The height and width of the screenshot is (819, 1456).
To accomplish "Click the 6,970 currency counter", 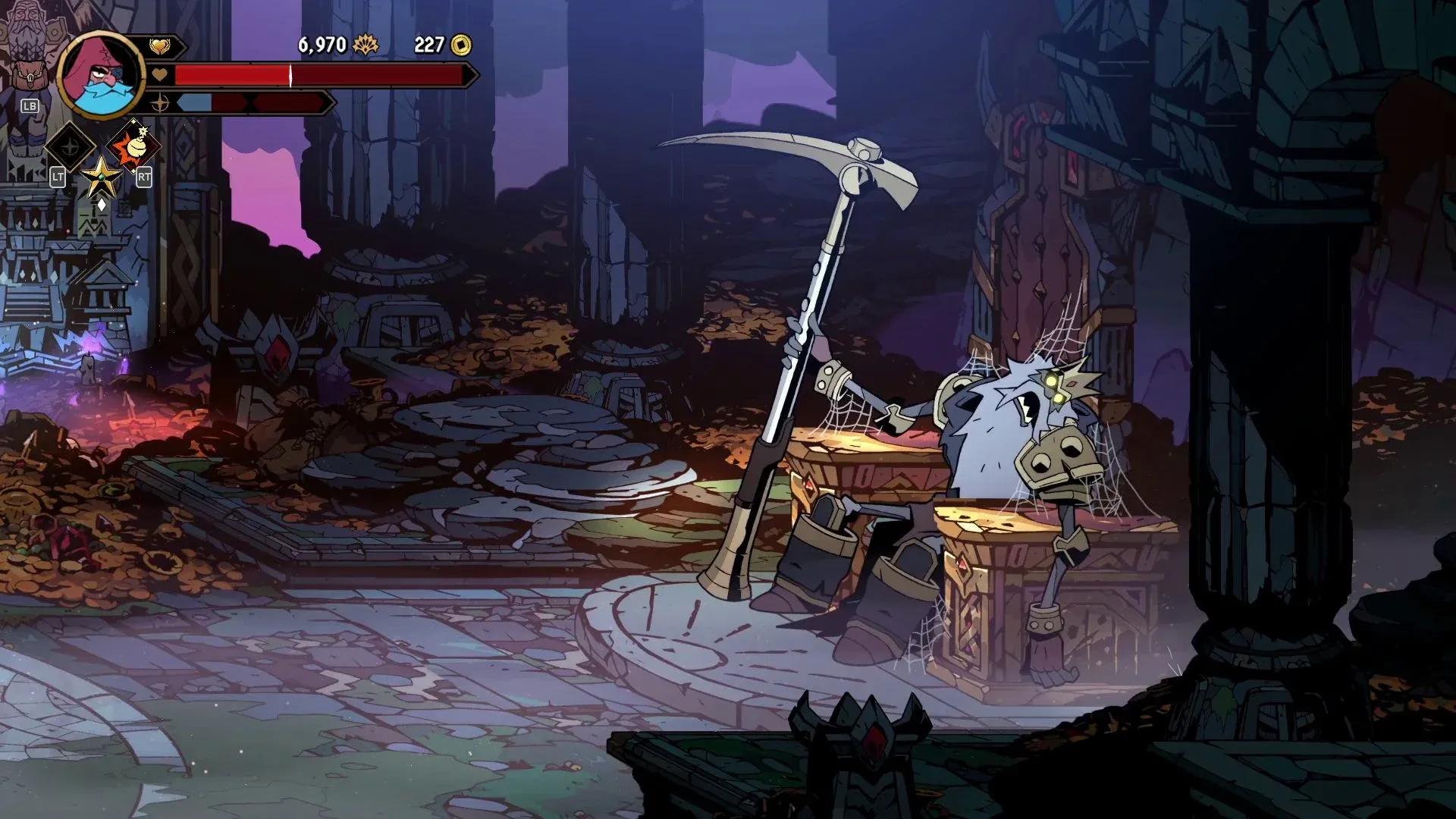I will pyautogui.click(x=322, y=45).
